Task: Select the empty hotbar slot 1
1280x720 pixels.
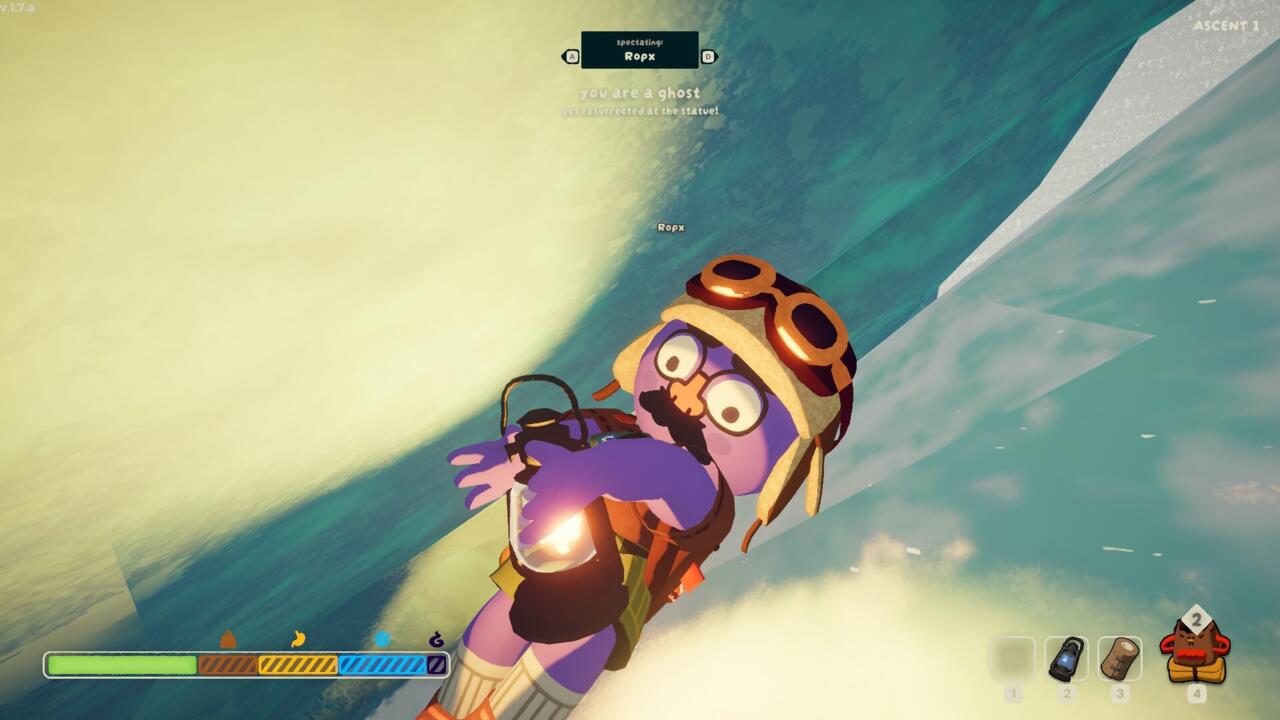Action: pyautogui.click(x=1014, y=656)
